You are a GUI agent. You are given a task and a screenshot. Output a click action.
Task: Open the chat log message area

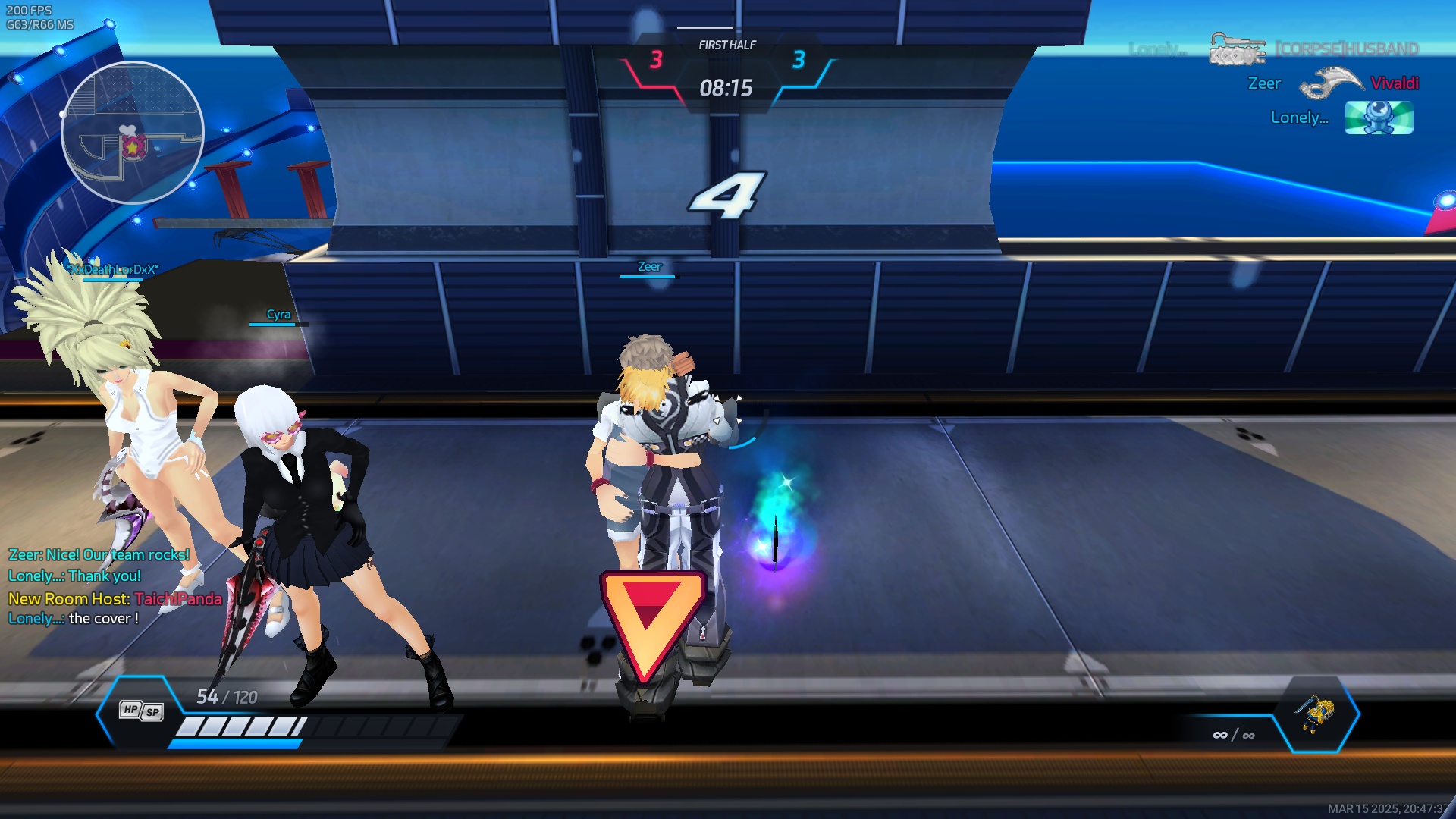[114, 586]
